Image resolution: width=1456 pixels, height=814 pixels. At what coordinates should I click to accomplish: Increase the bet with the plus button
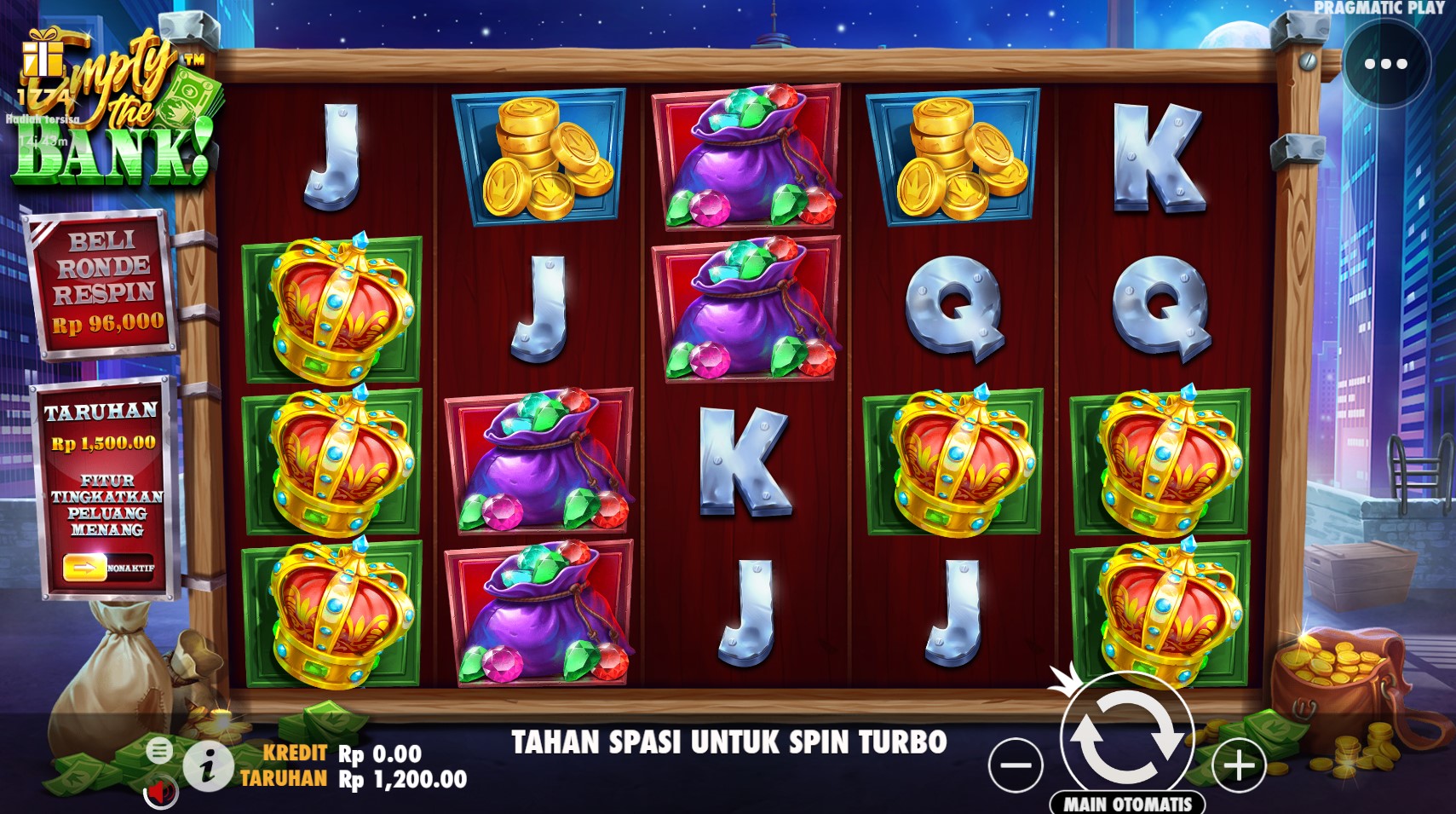[x=1240, y=765]
